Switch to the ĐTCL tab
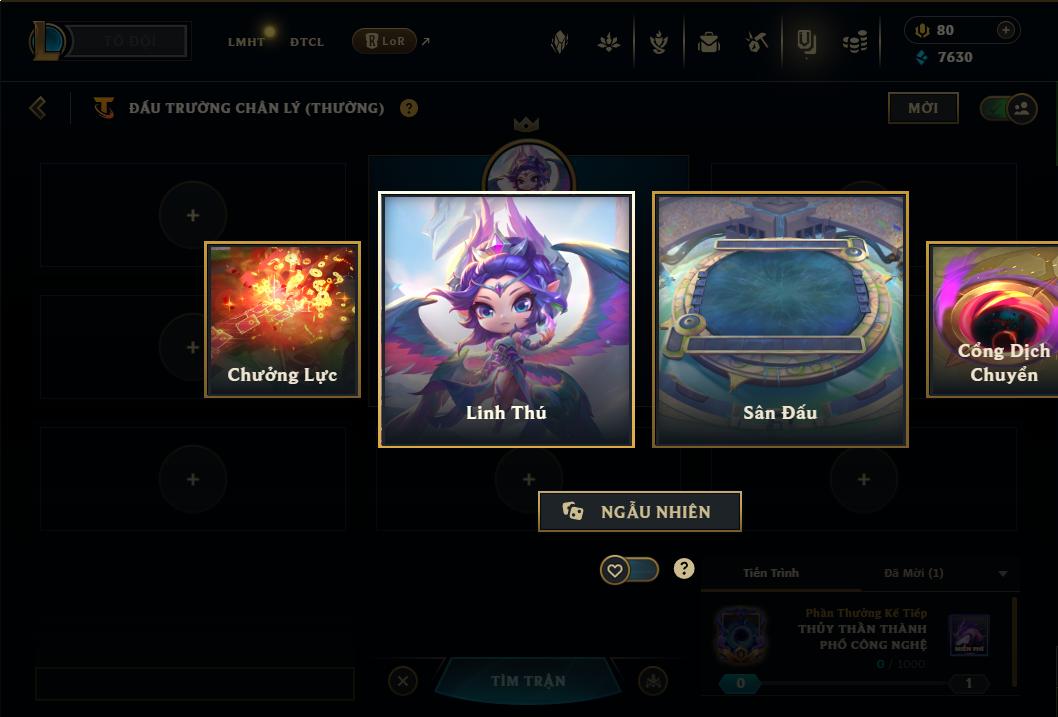 pyautogui.click(x=307, y=42)
